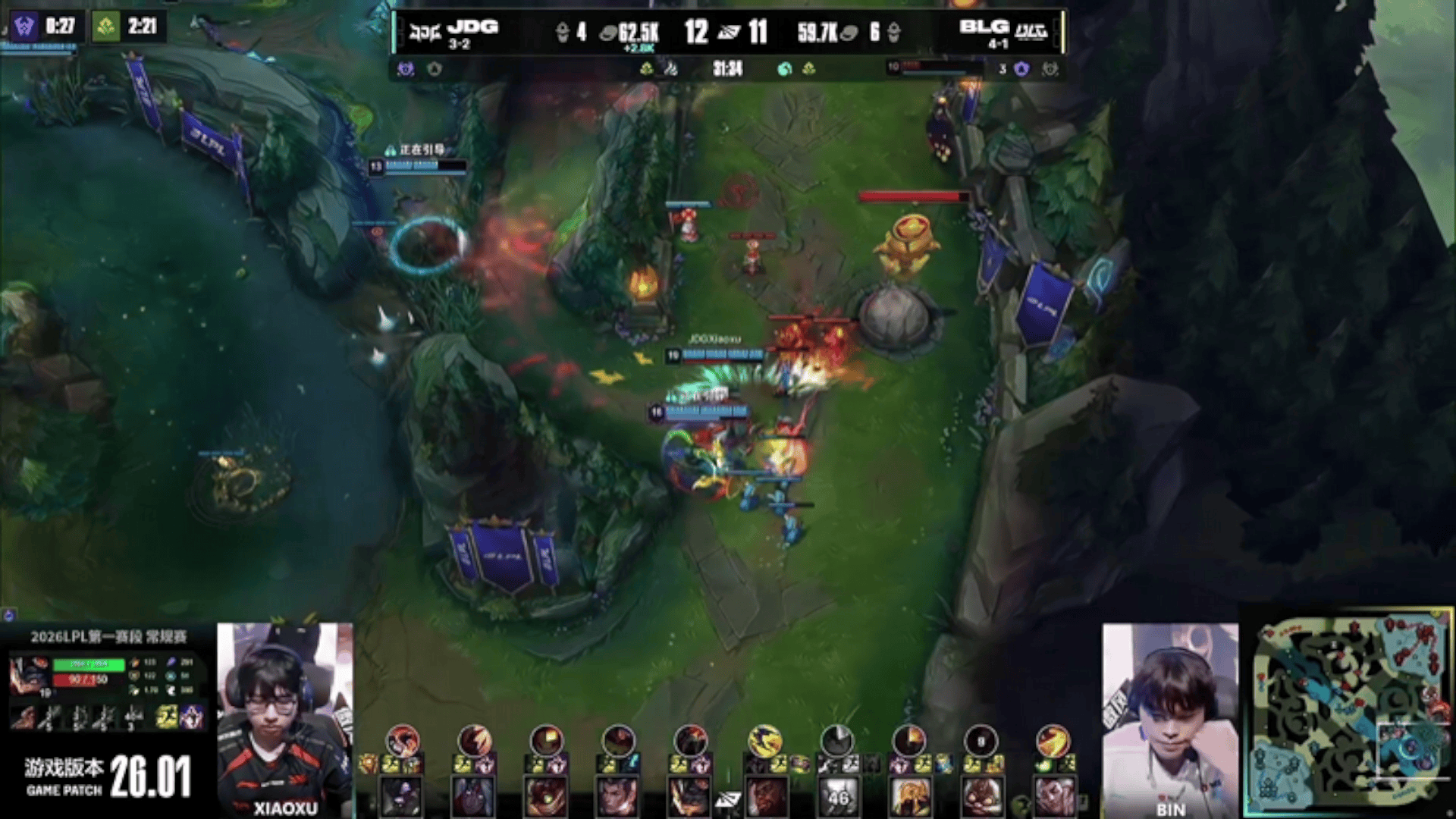
Task: Click the yellow Flash spell in stats panel
Action: [x=167, y=717]
